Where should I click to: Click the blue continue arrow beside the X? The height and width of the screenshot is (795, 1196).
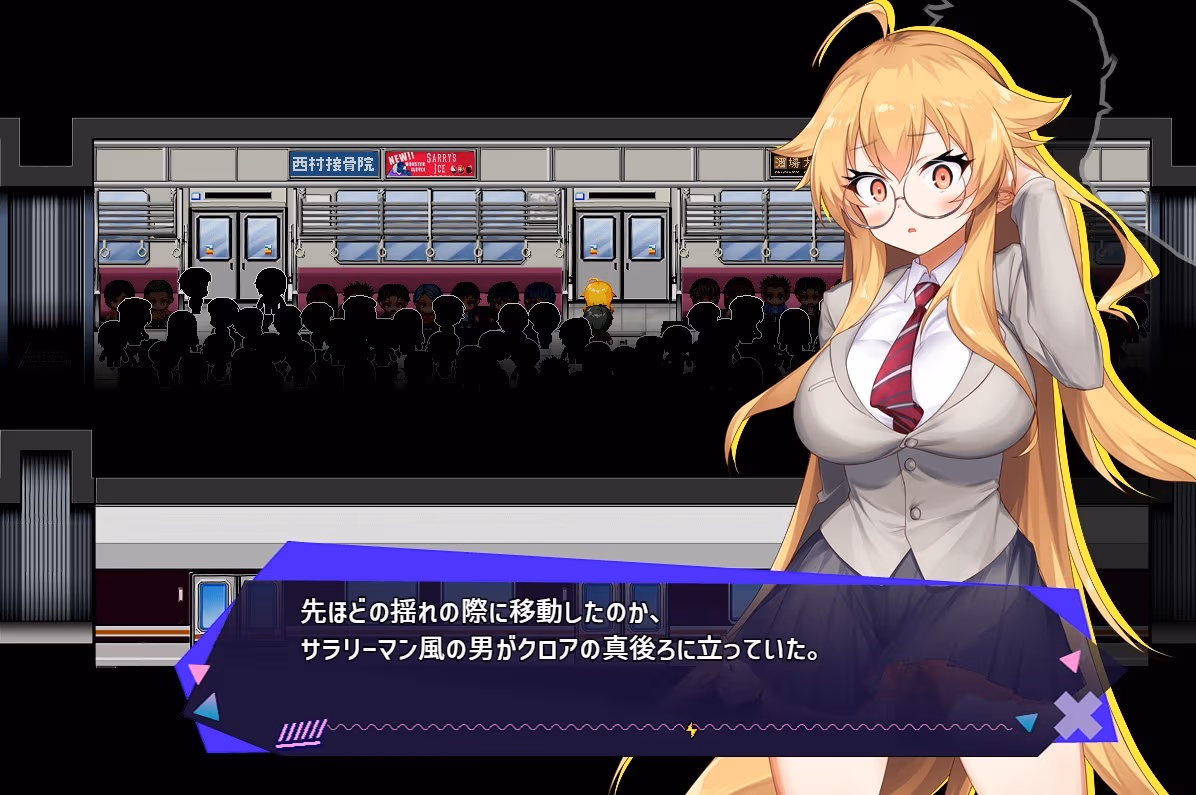(1026, 722)
